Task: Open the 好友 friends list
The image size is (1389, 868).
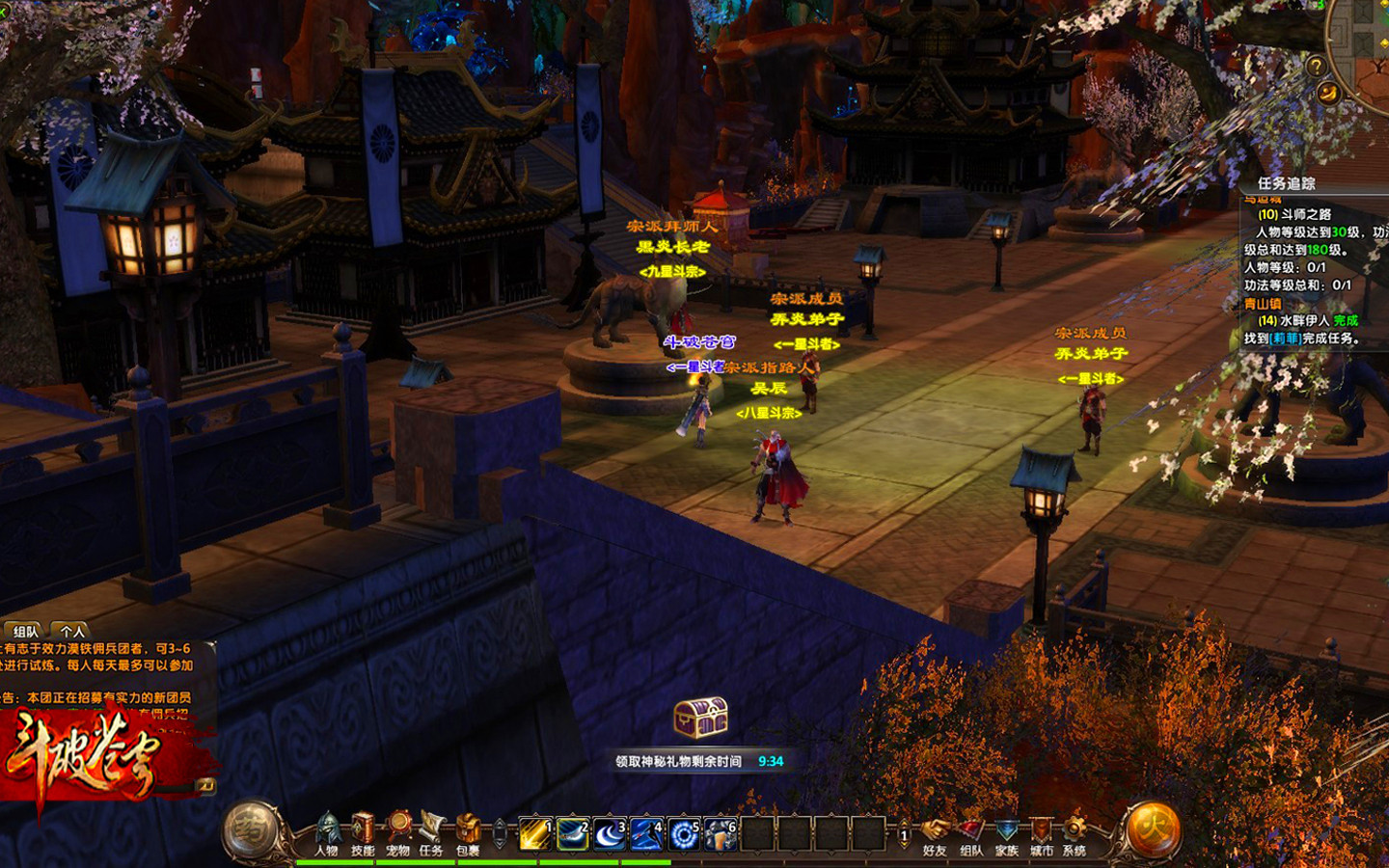Action: pyautogui.click(x=935, y=833)
